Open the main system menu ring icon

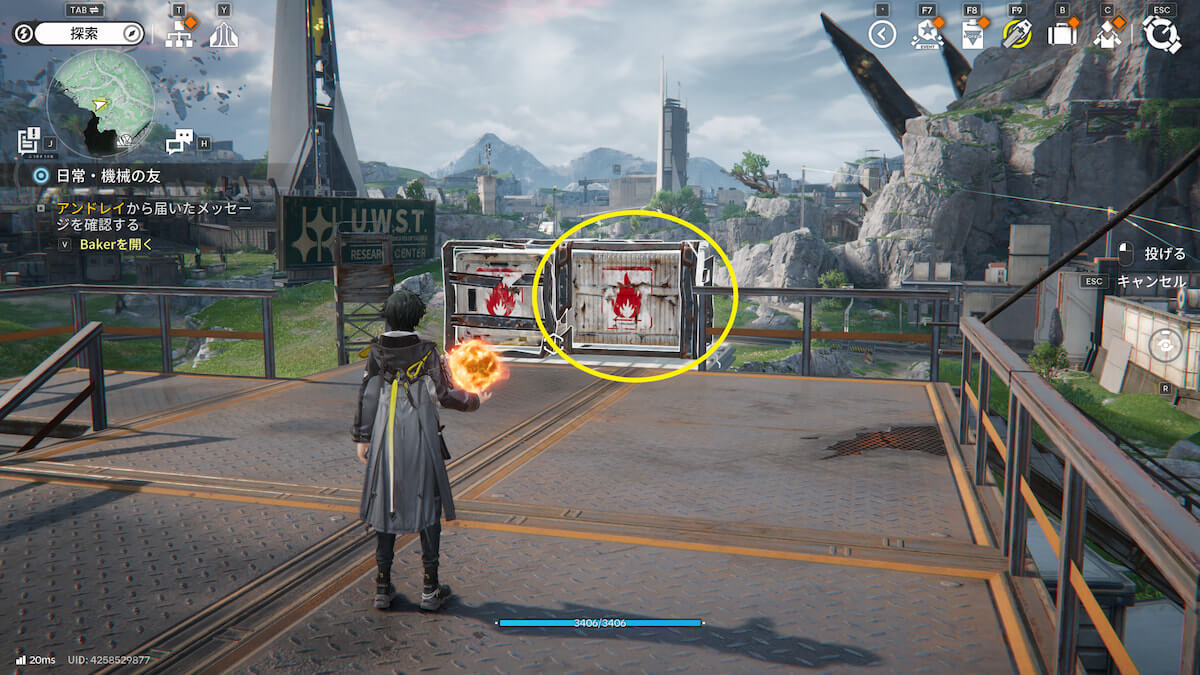coord(1161,34)
